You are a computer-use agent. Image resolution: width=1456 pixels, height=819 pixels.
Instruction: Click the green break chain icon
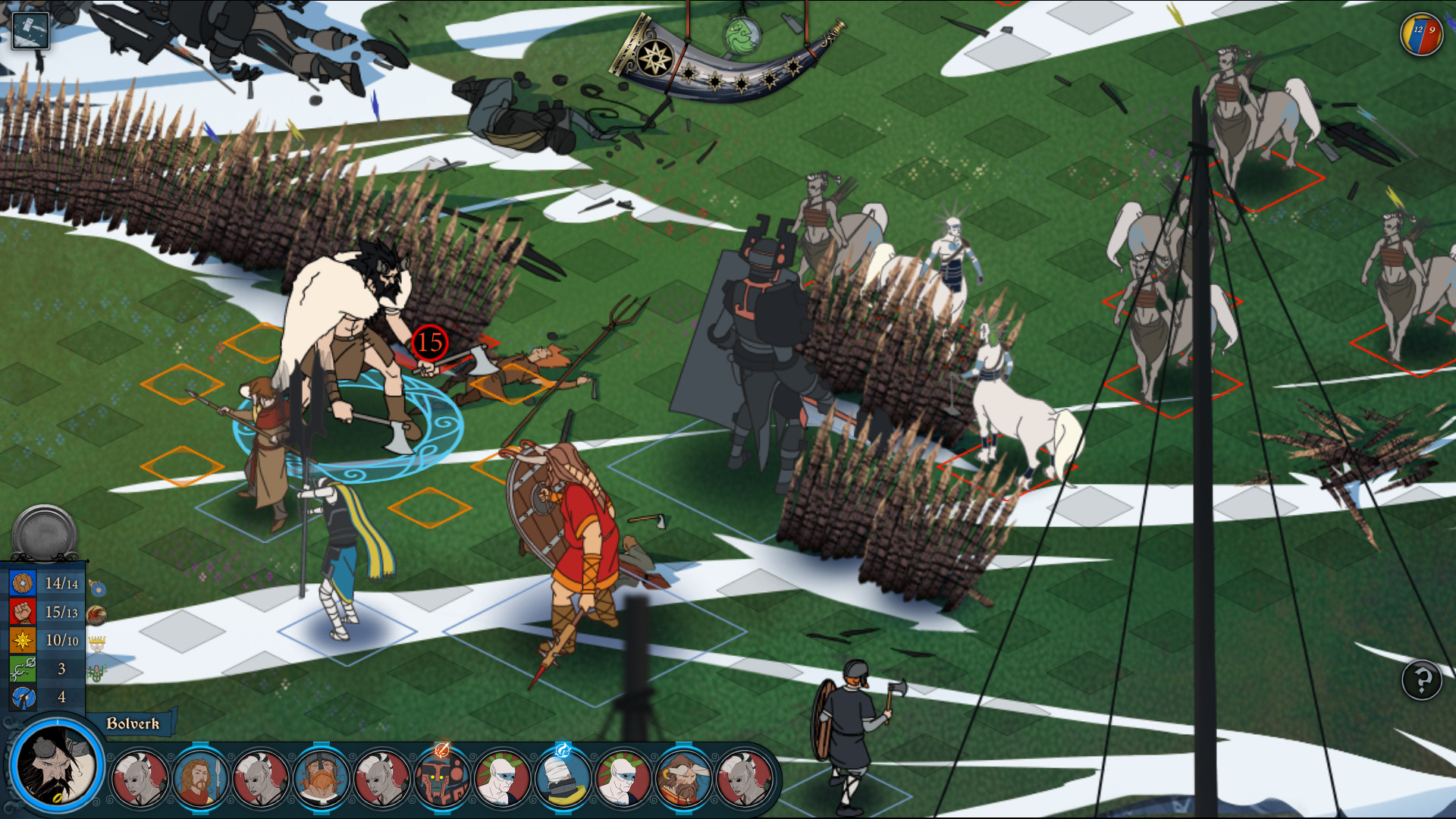coord(23,670)
